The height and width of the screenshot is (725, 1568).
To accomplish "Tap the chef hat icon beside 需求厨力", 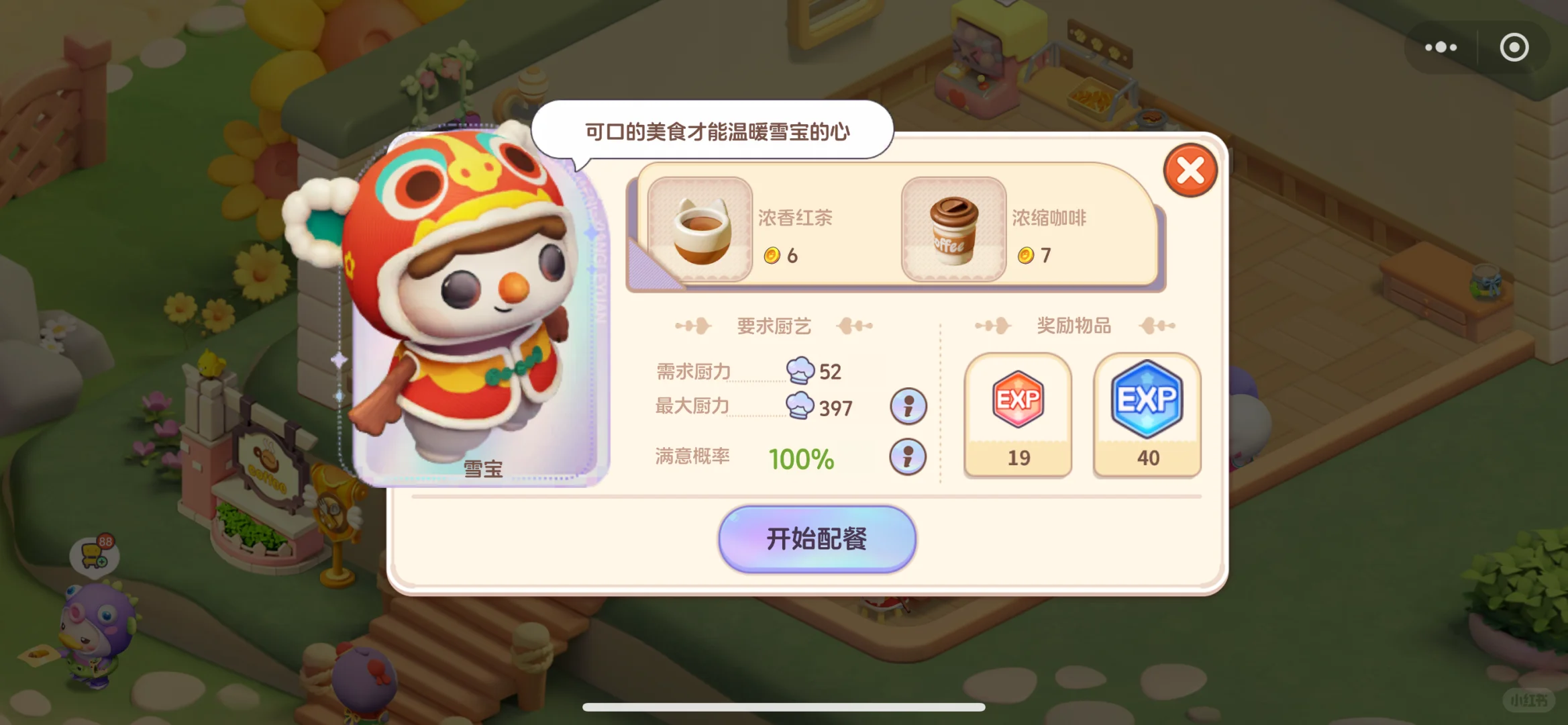I will pyautogui.click(x=799, y=371).
